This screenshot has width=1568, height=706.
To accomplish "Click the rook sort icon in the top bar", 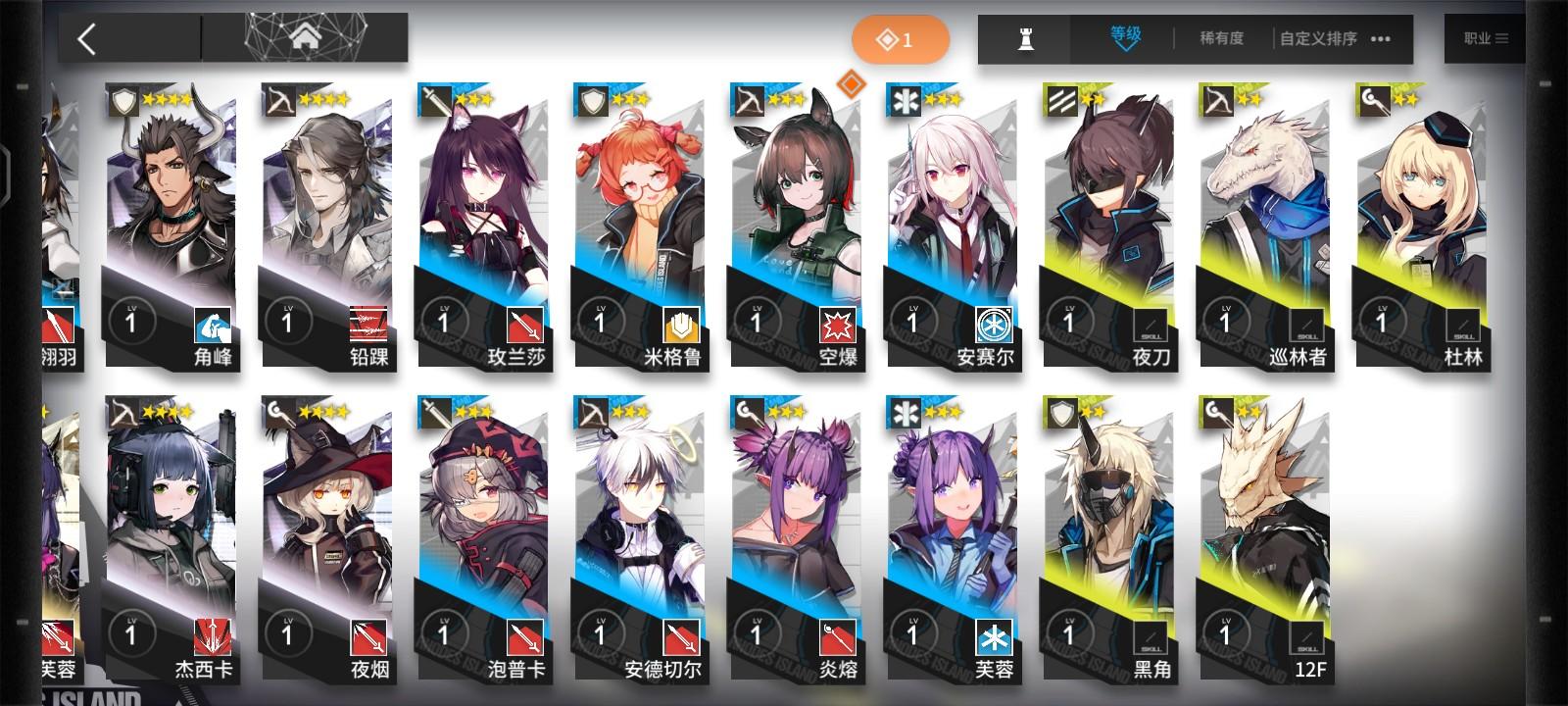I will (1022, 40).
